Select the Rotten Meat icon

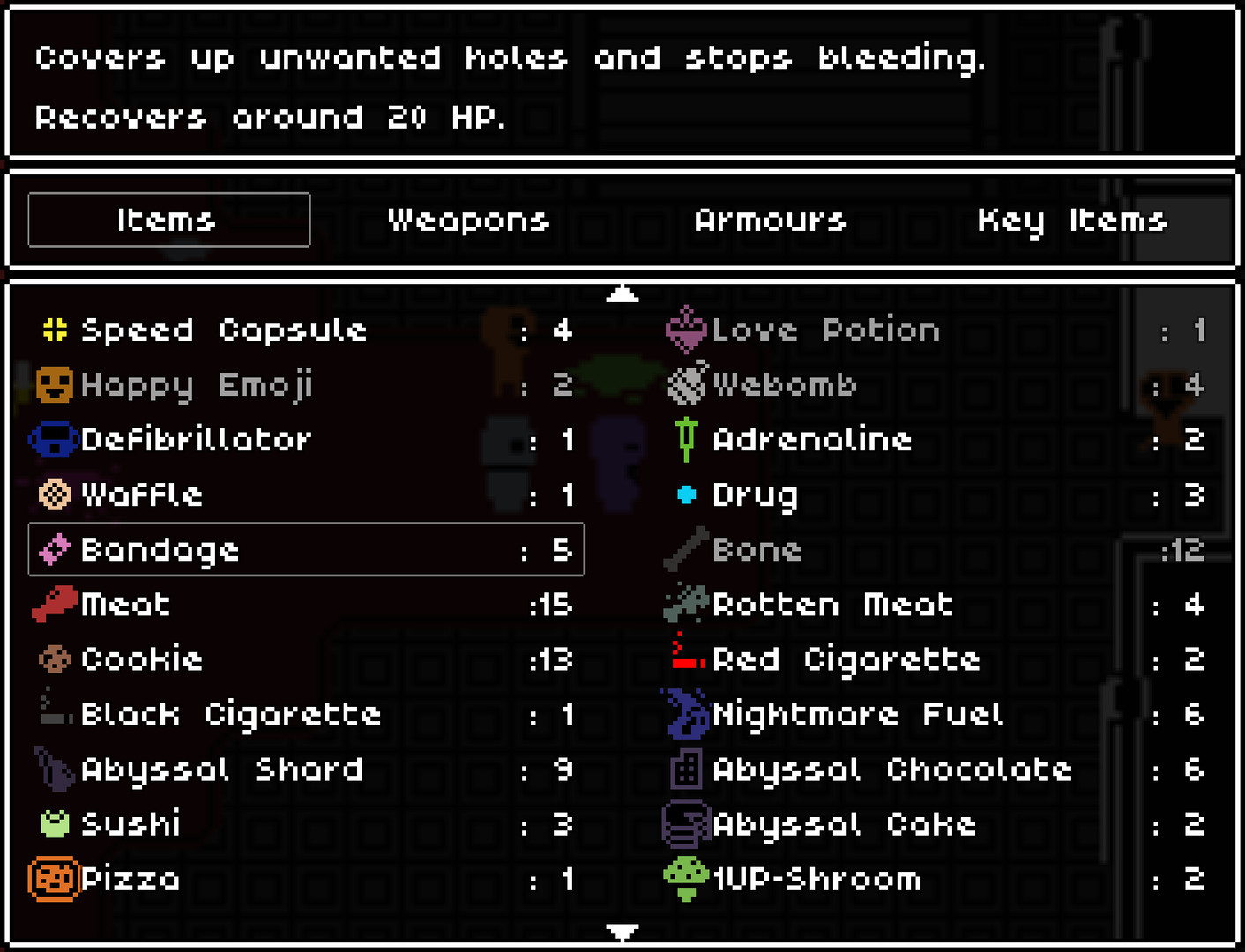coord(686,605)
